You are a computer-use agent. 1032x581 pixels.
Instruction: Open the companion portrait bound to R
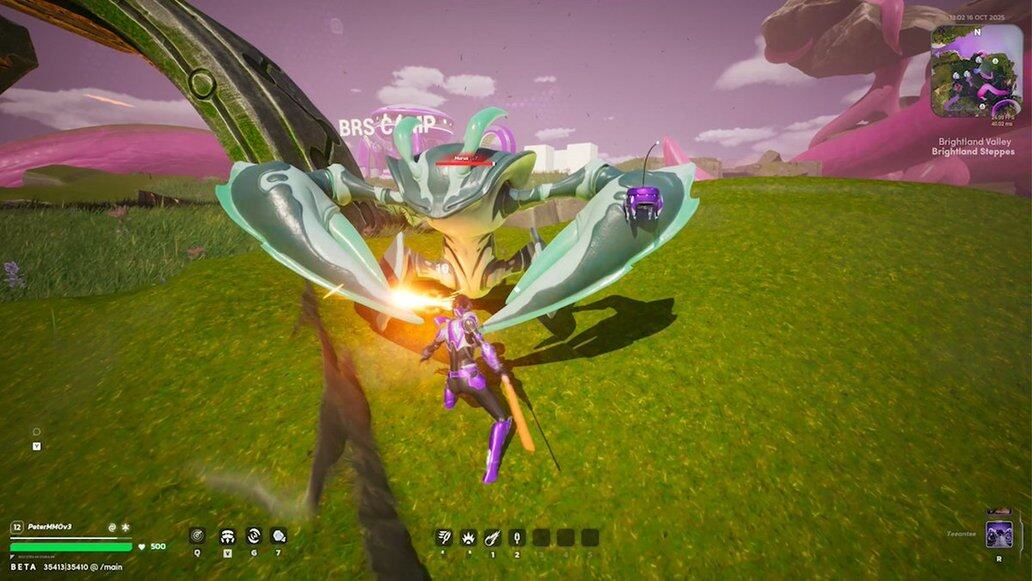[998, 534]
